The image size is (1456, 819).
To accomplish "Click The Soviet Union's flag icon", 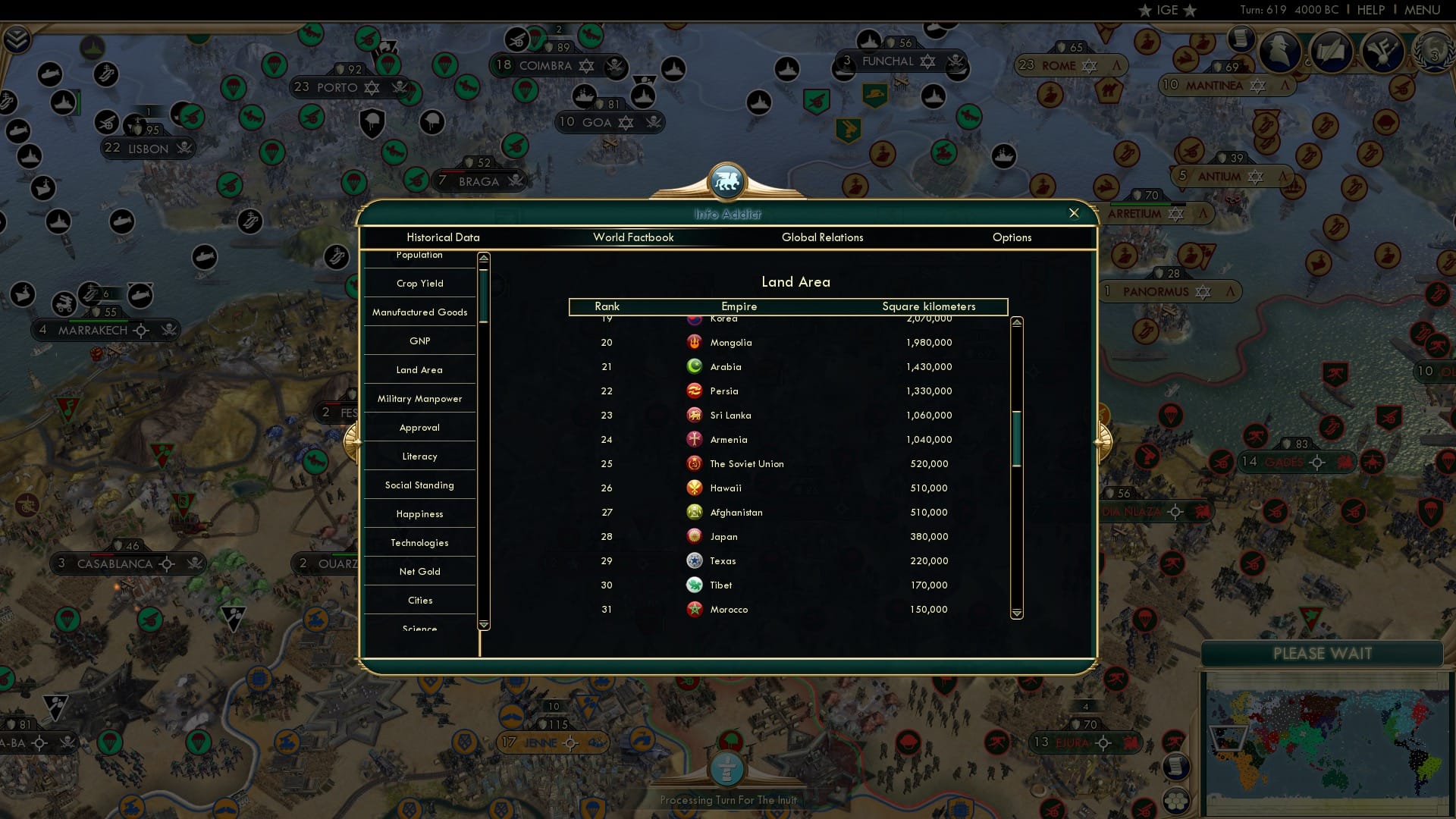I will (695, 463).
